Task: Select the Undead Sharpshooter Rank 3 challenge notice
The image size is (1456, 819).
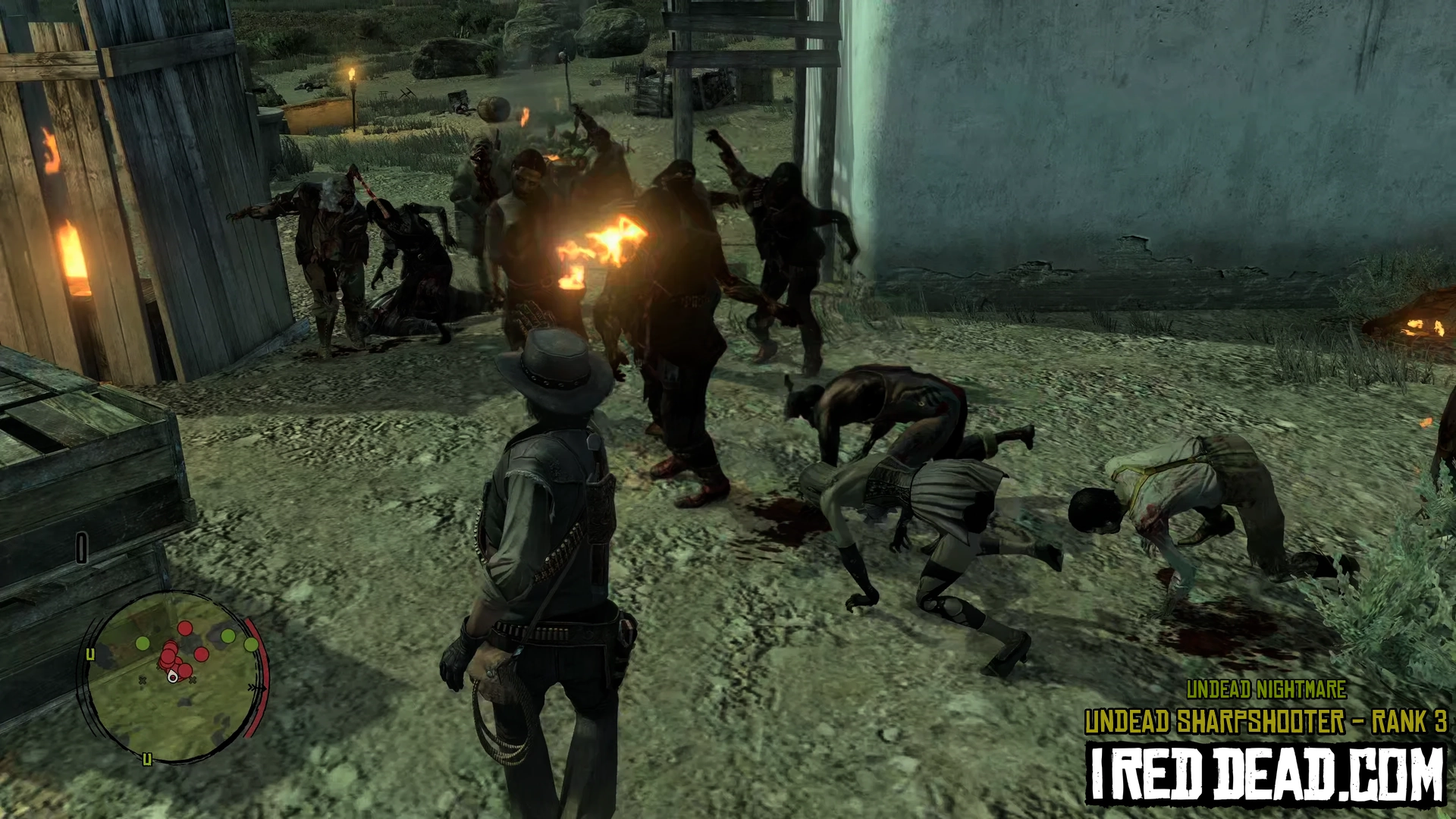Action: pos(1266,722)
